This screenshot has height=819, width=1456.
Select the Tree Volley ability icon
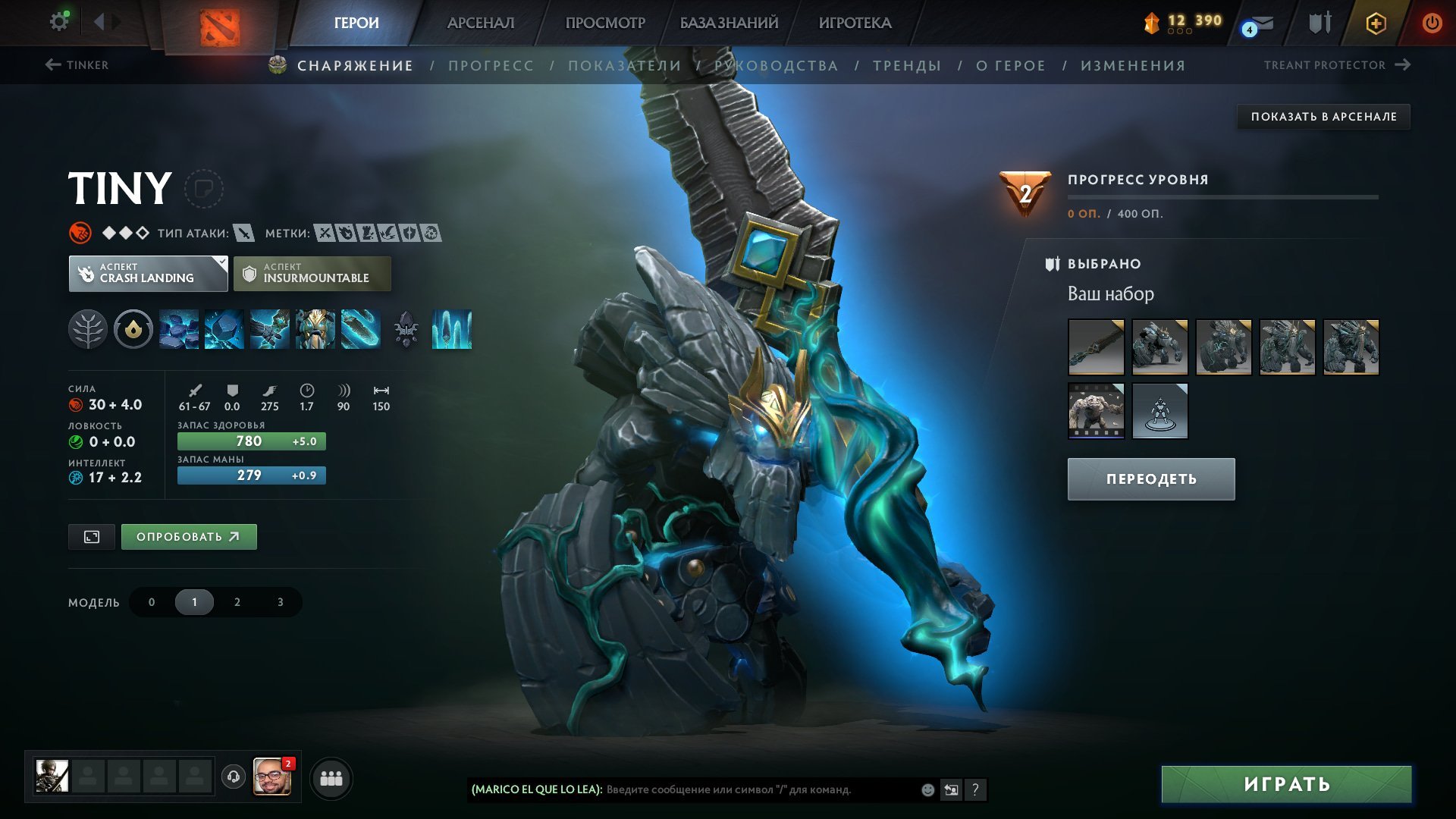pyautogui.click(x=362, y=330)
